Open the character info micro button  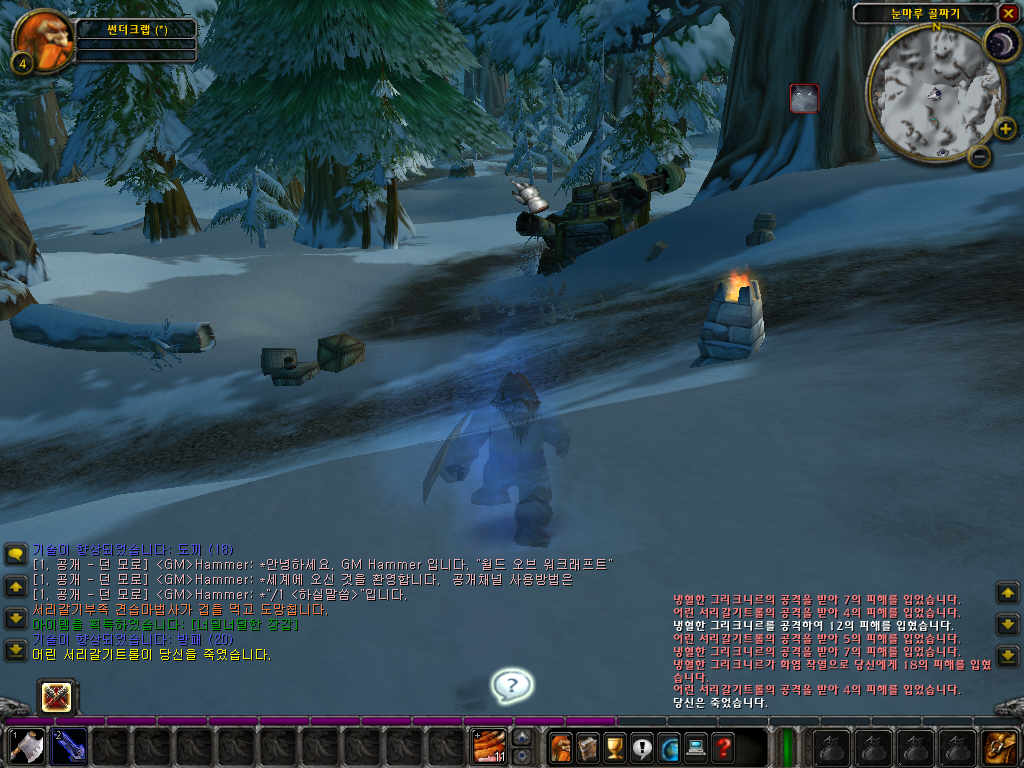(x=560, y=747)
